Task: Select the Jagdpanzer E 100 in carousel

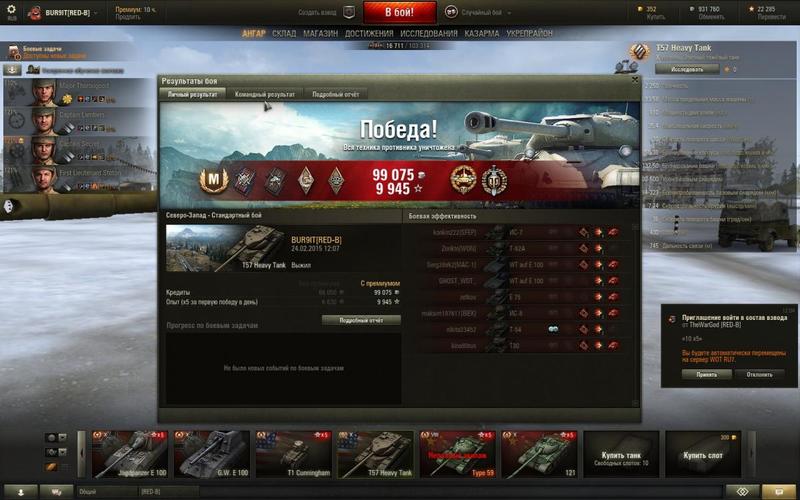Action: [130, 455]
